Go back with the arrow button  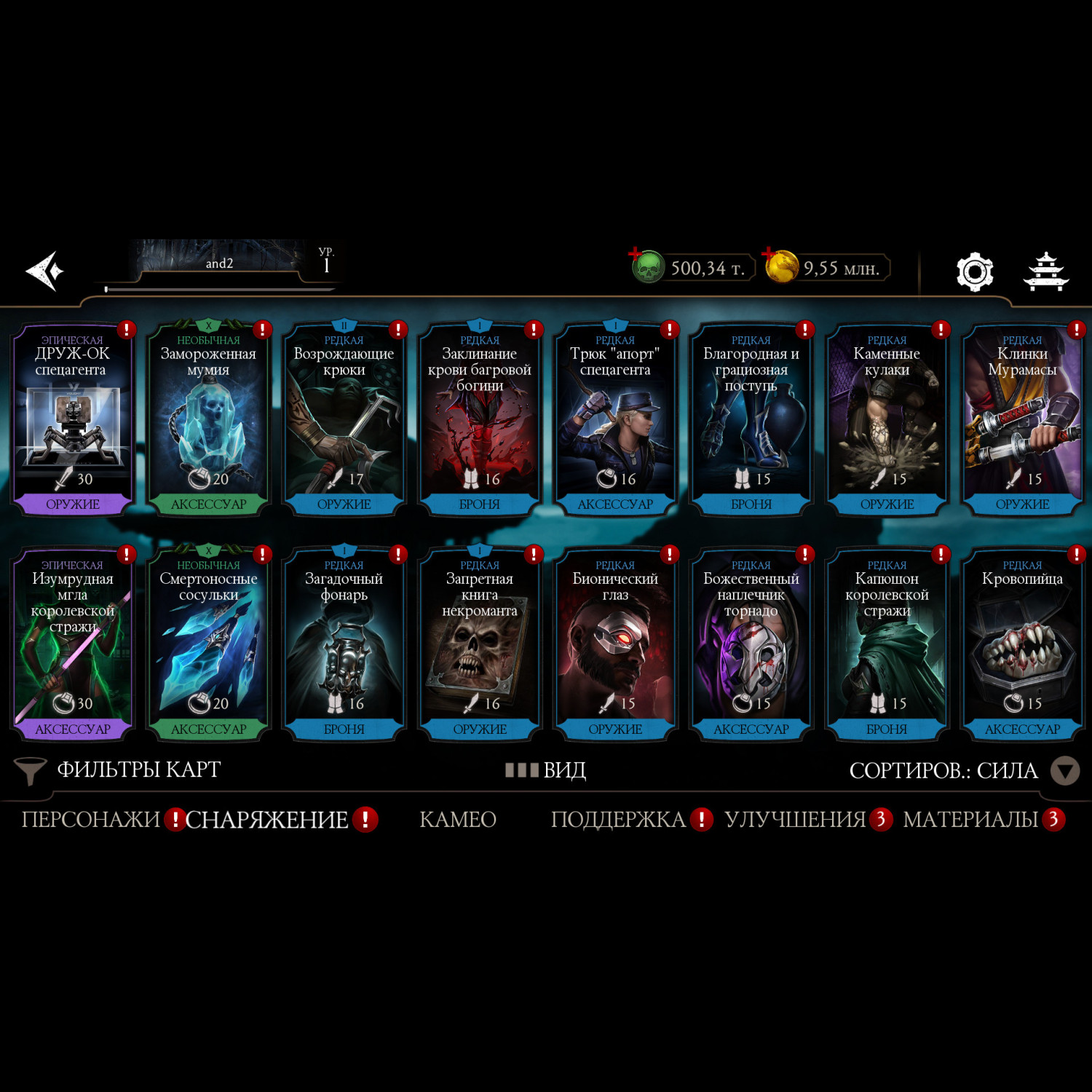[45, 271]
